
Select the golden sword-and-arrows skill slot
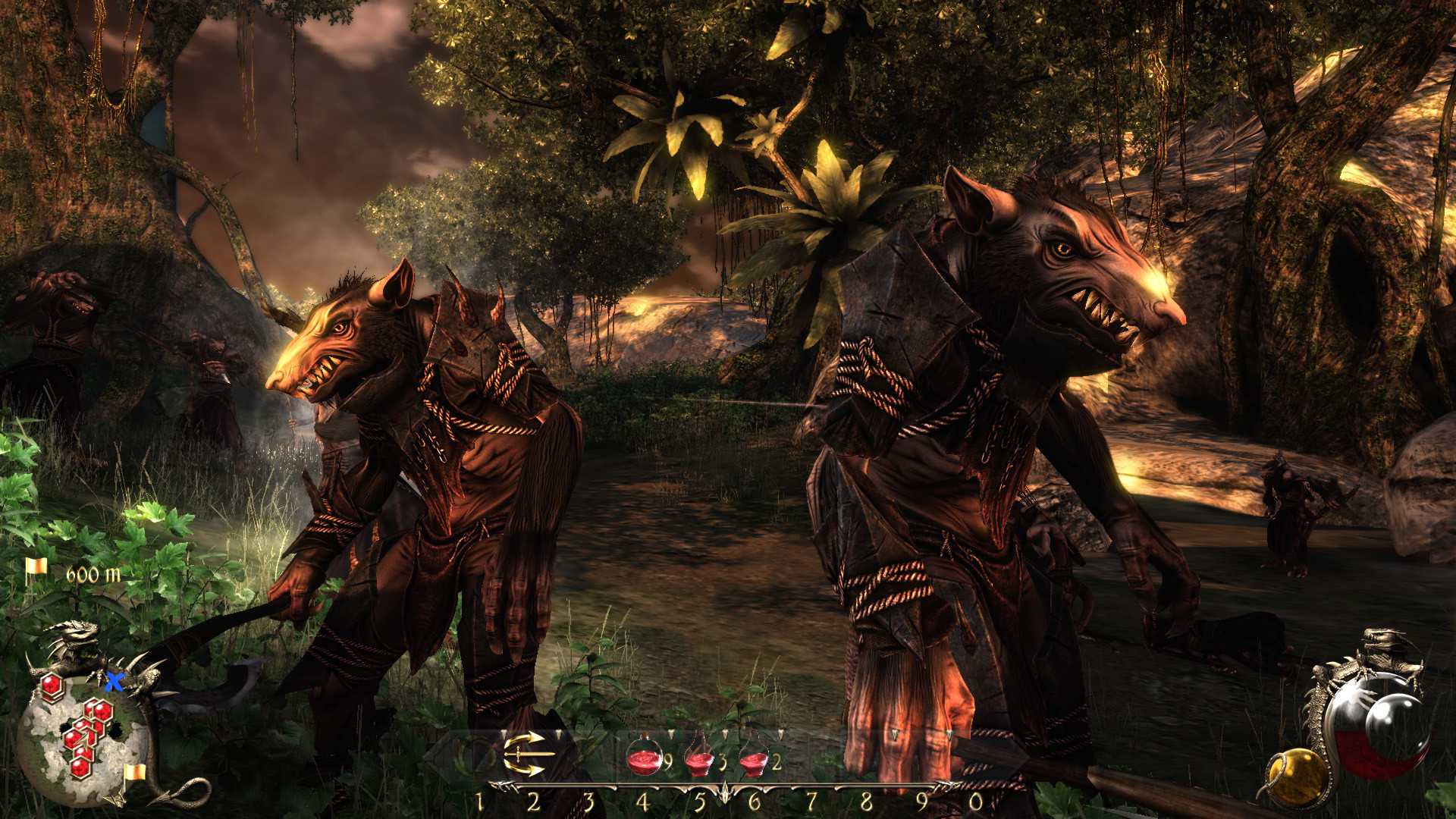524,755
